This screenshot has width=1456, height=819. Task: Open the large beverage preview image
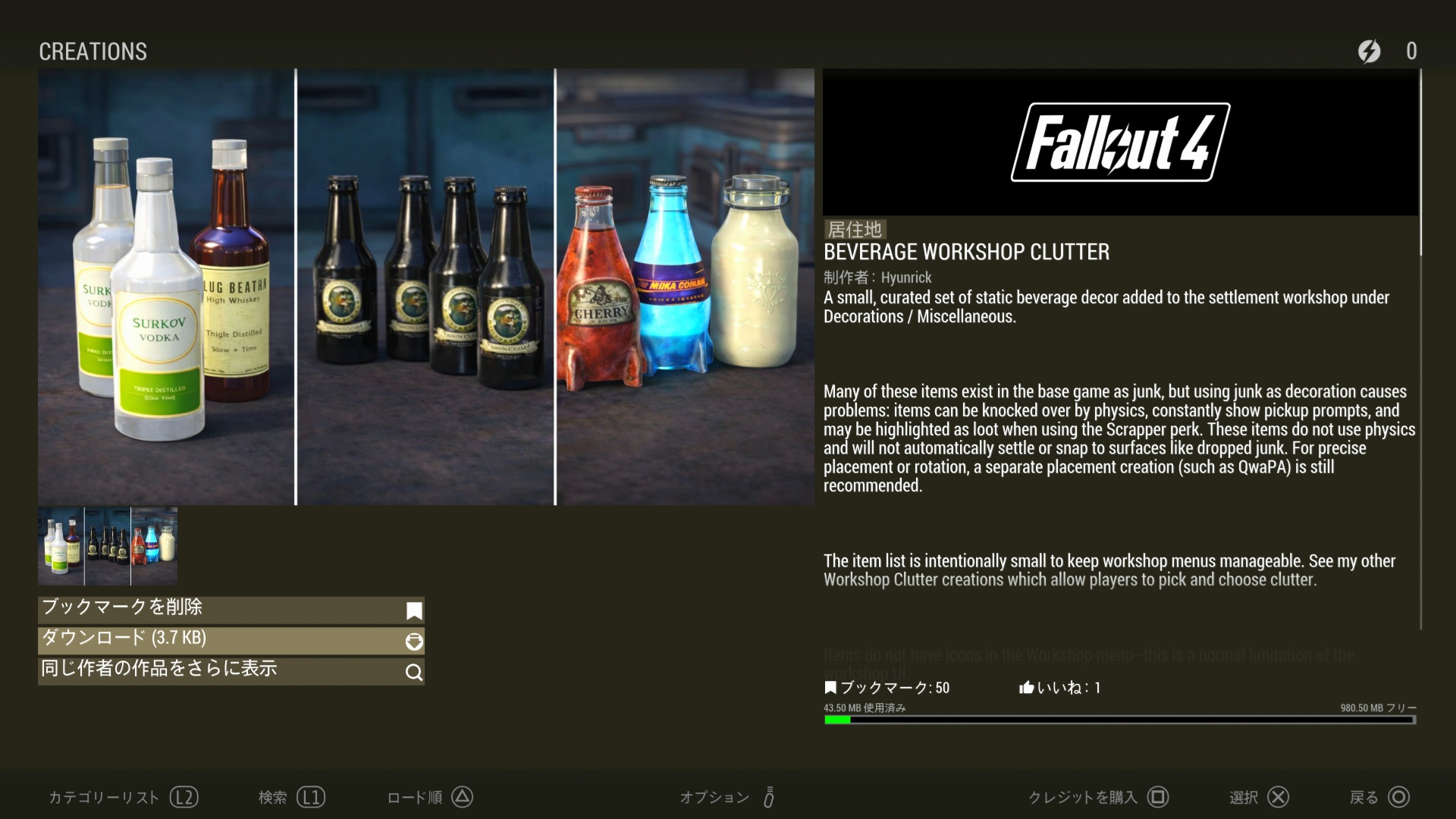[425, 287]
